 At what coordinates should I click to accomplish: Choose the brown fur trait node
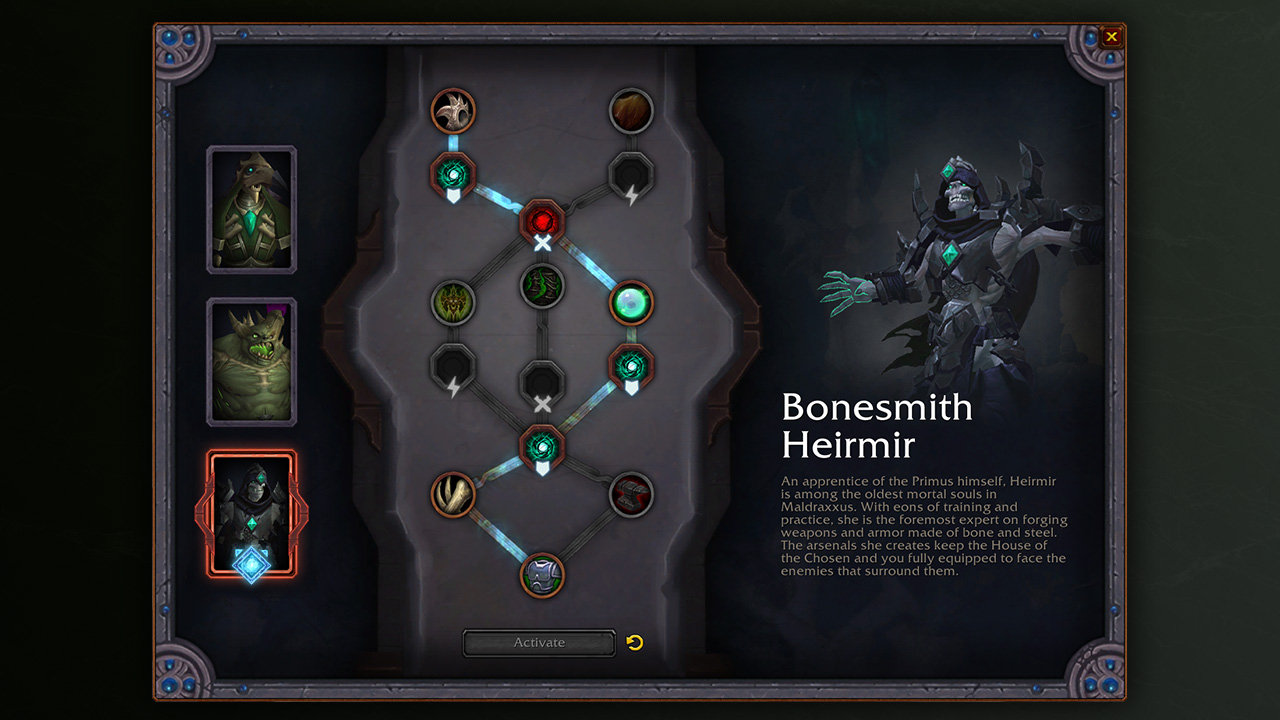coord(631,110)
